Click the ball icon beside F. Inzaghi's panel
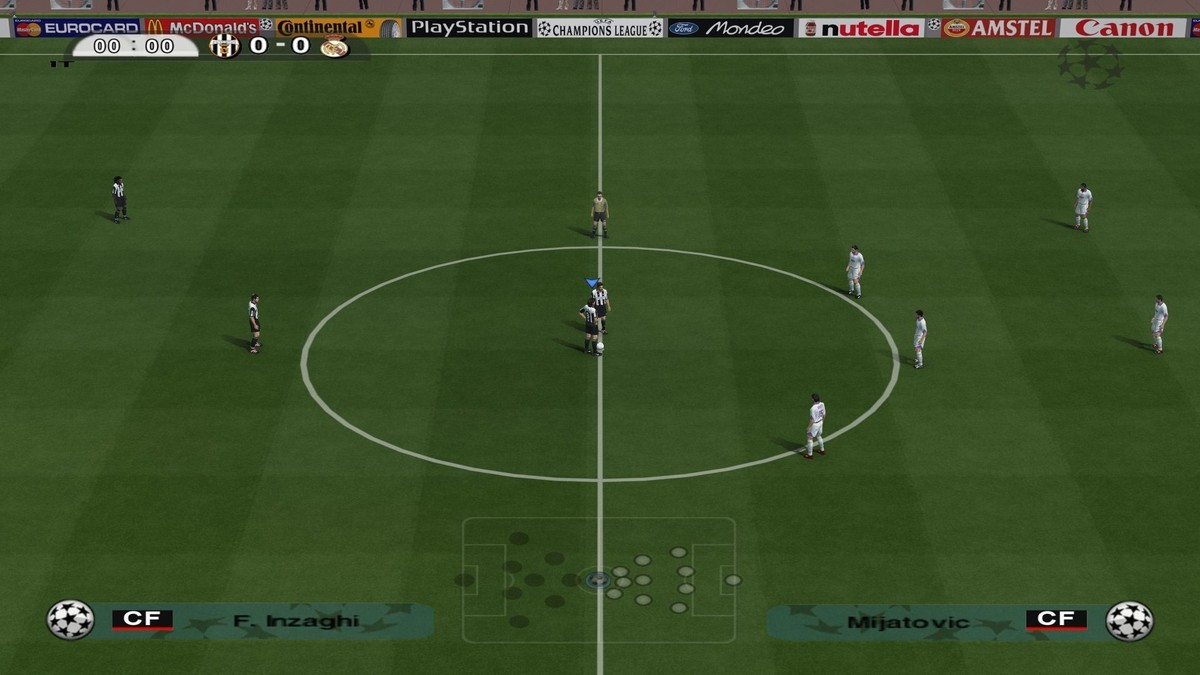This screenshot has width=1200, height=675. pos(70,620)
